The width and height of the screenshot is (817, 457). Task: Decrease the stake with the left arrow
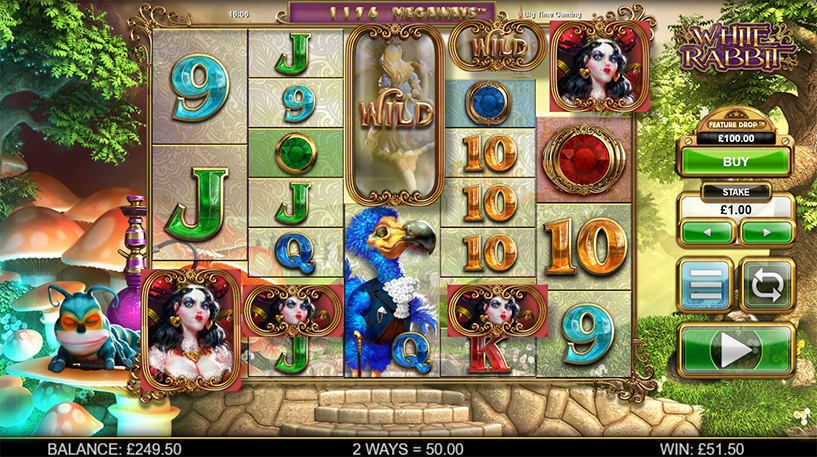pyautogui.click(x=707, y=232)
